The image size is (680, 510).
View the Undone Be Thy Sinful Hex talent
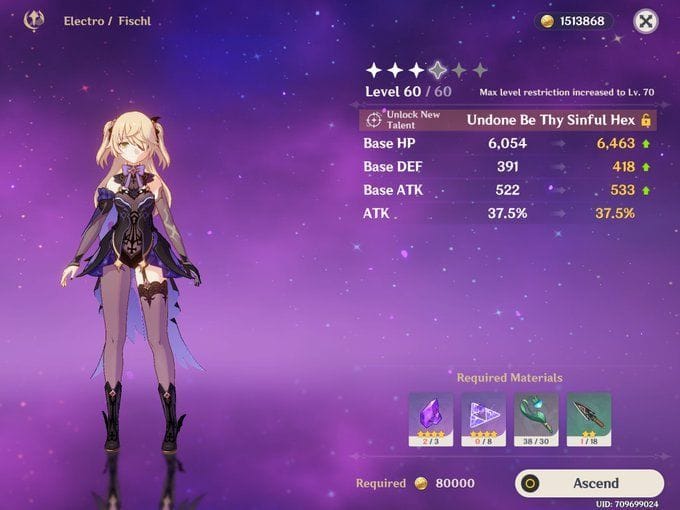pyautogui.click(x=551, y=120)
